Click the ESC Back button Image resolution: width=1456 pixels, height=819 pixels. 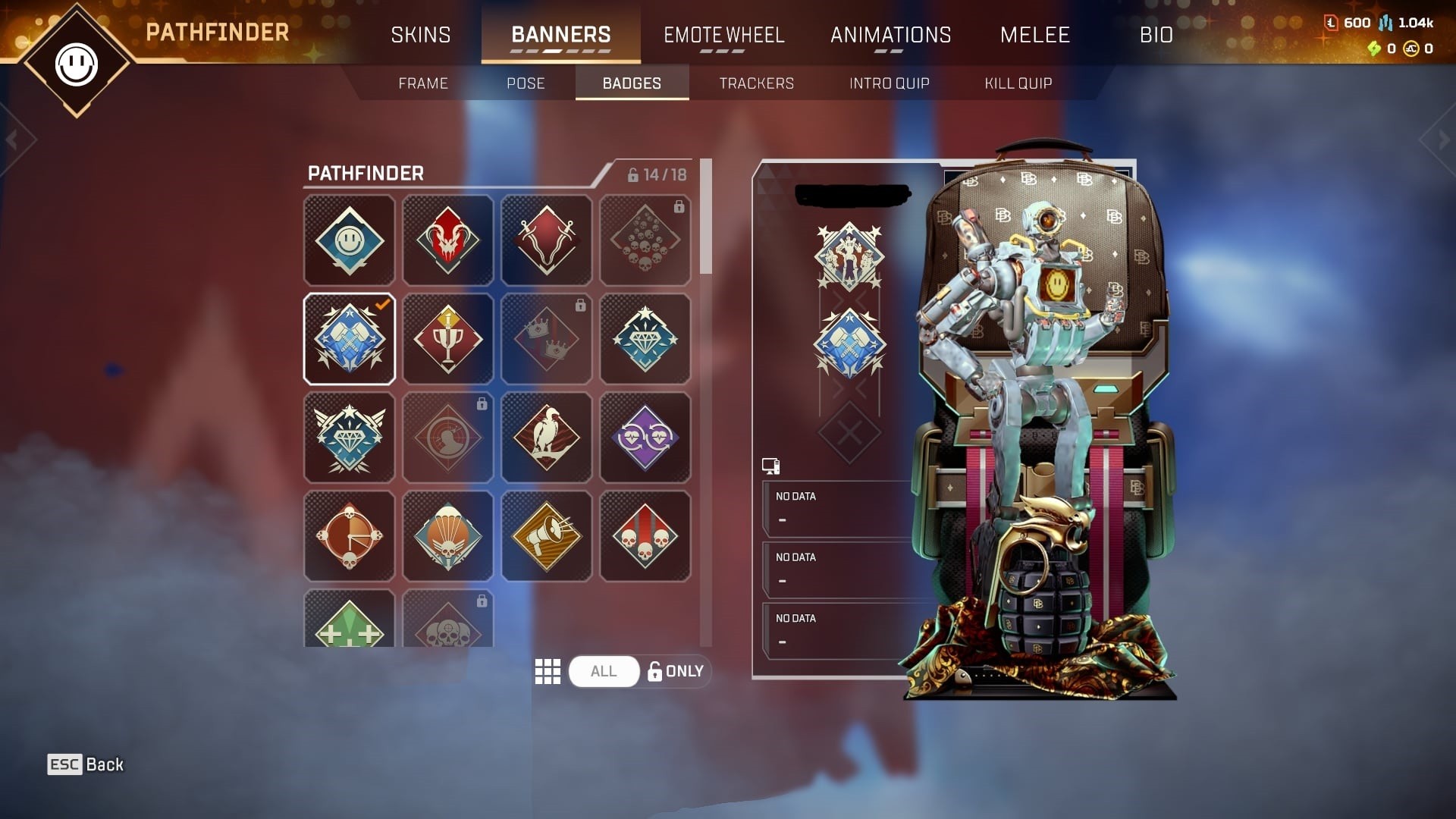pyautogui.click(x=86, y=764)
